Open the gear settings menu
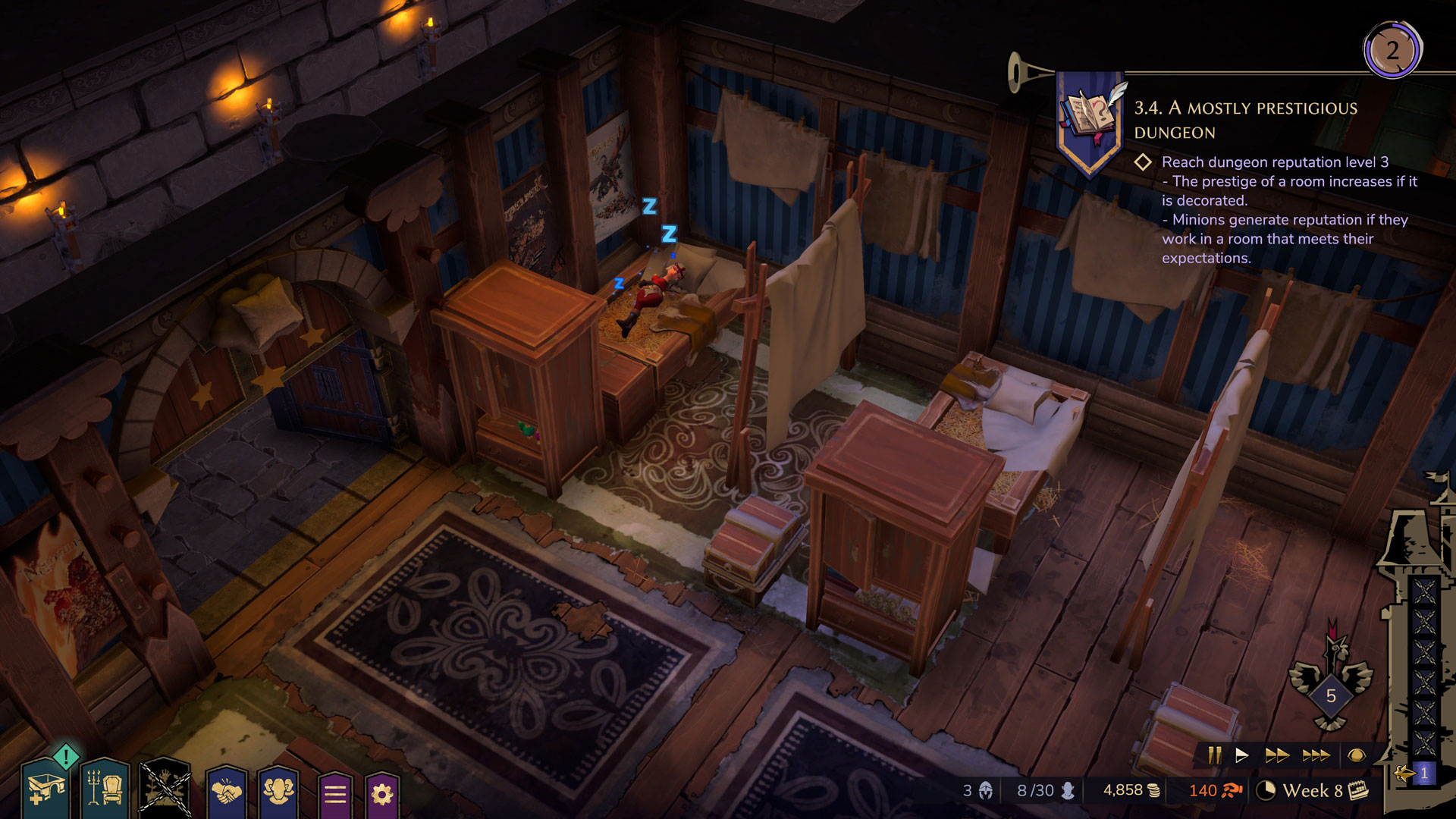 point(382,794)
